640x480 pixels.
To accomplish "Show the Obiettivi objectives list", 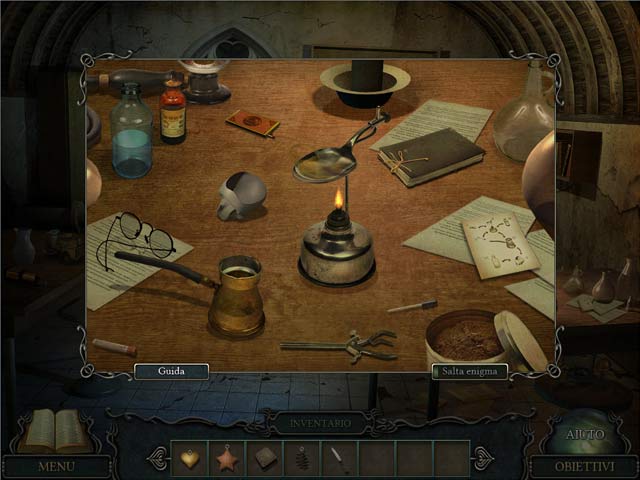I will [x=583, y=466].
